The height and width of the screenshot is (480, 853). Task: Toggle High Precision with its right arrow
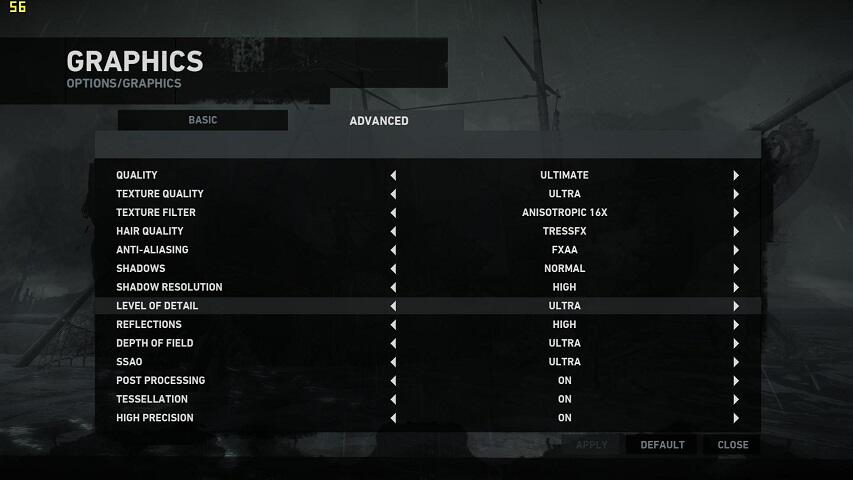click(x=736, y=418)
